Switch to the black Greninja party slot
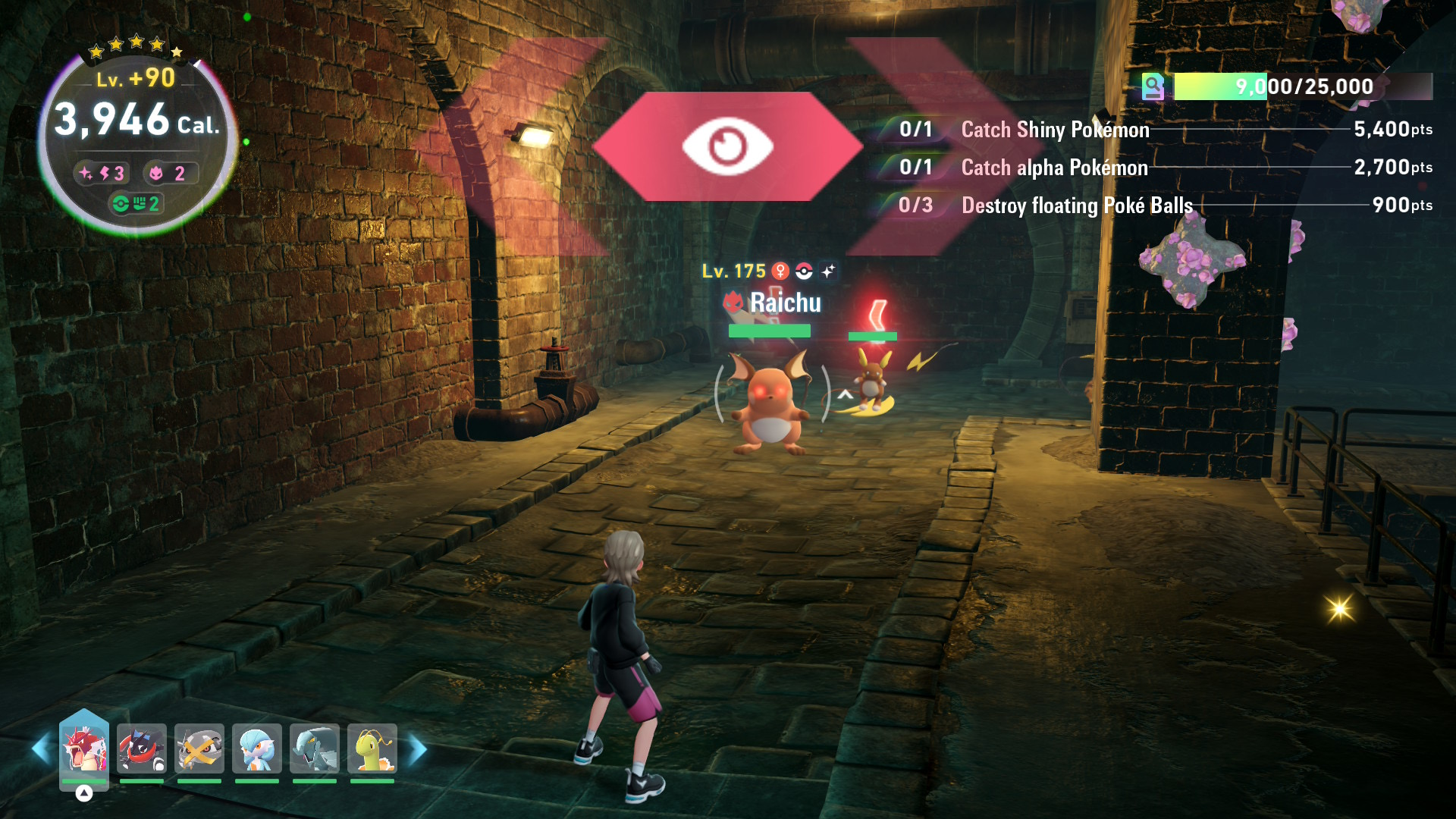Screen dimensions: 1456x819 (x=142, y=748)
